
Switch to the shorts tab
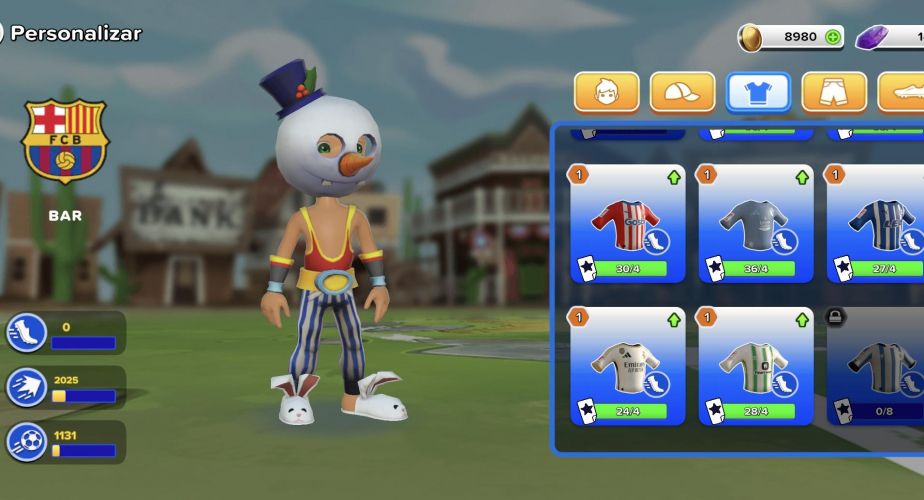[834, 92]
